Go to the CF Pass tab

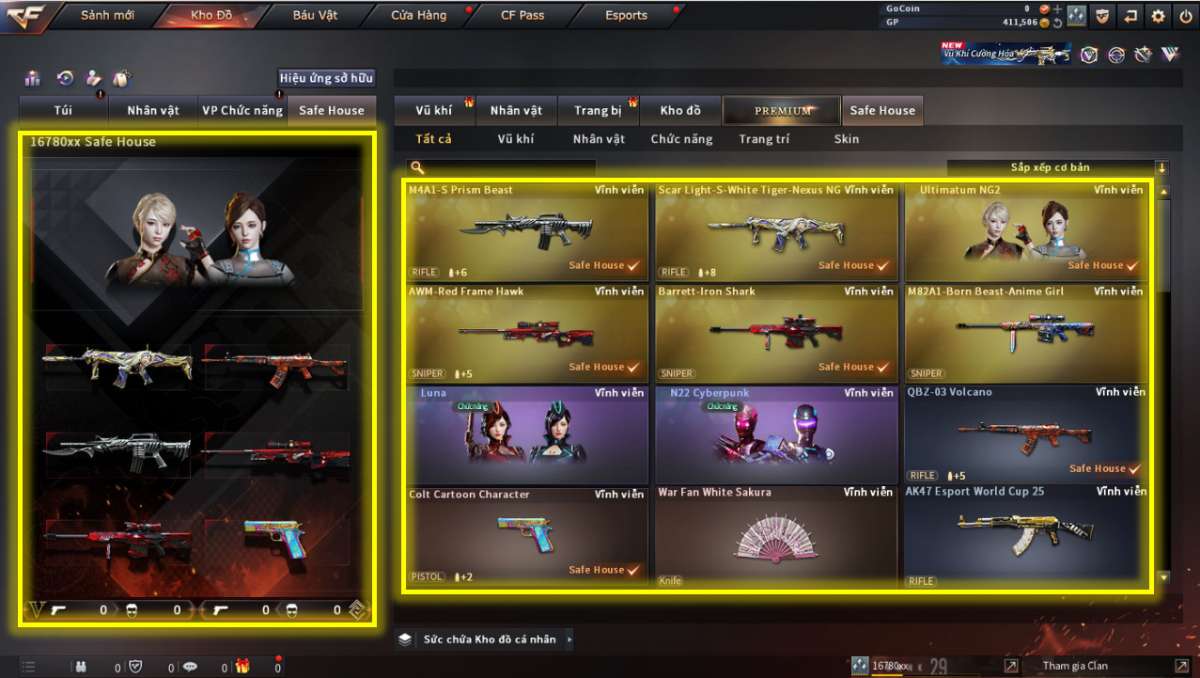pos(523,16)
